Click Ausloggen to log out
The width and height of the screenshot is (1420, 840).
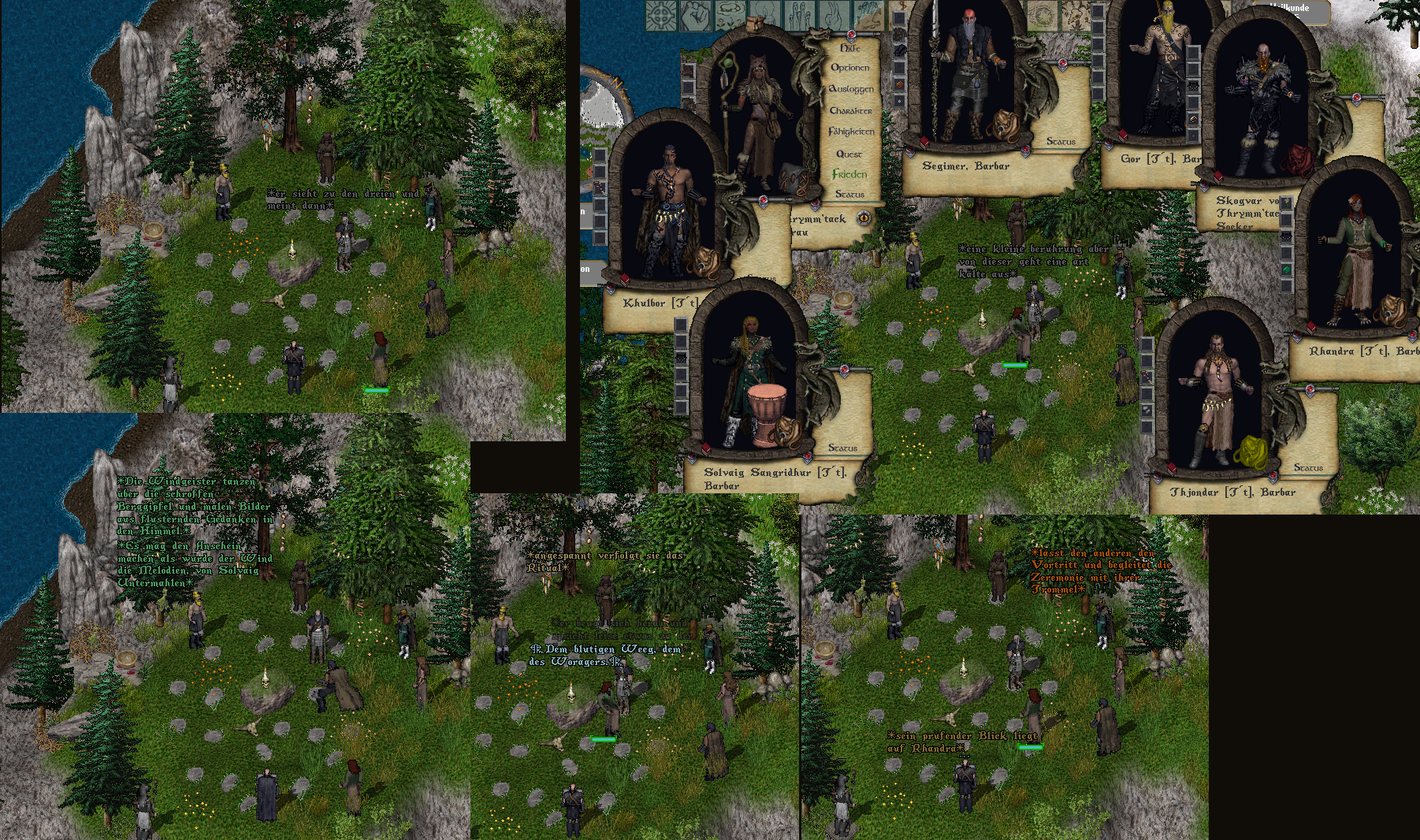(x=851, y=90)
